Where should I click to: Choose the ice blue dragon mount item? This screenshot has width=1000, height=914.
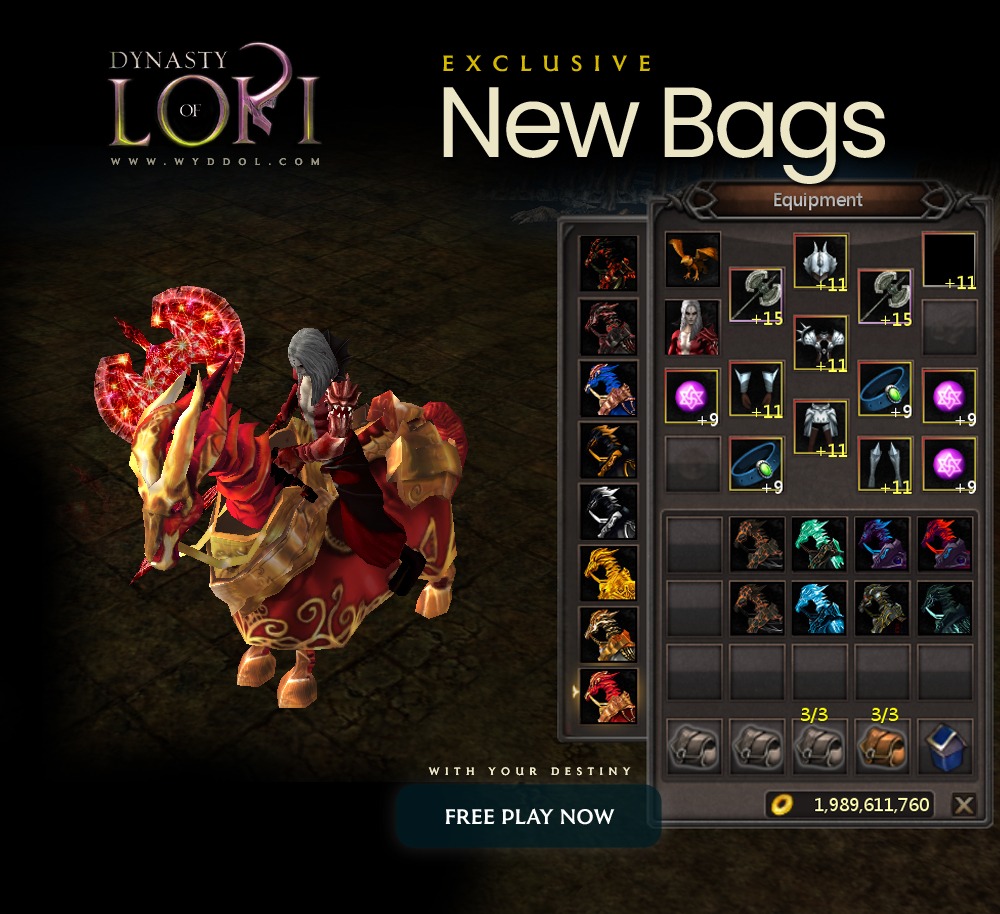click(820, 607)
